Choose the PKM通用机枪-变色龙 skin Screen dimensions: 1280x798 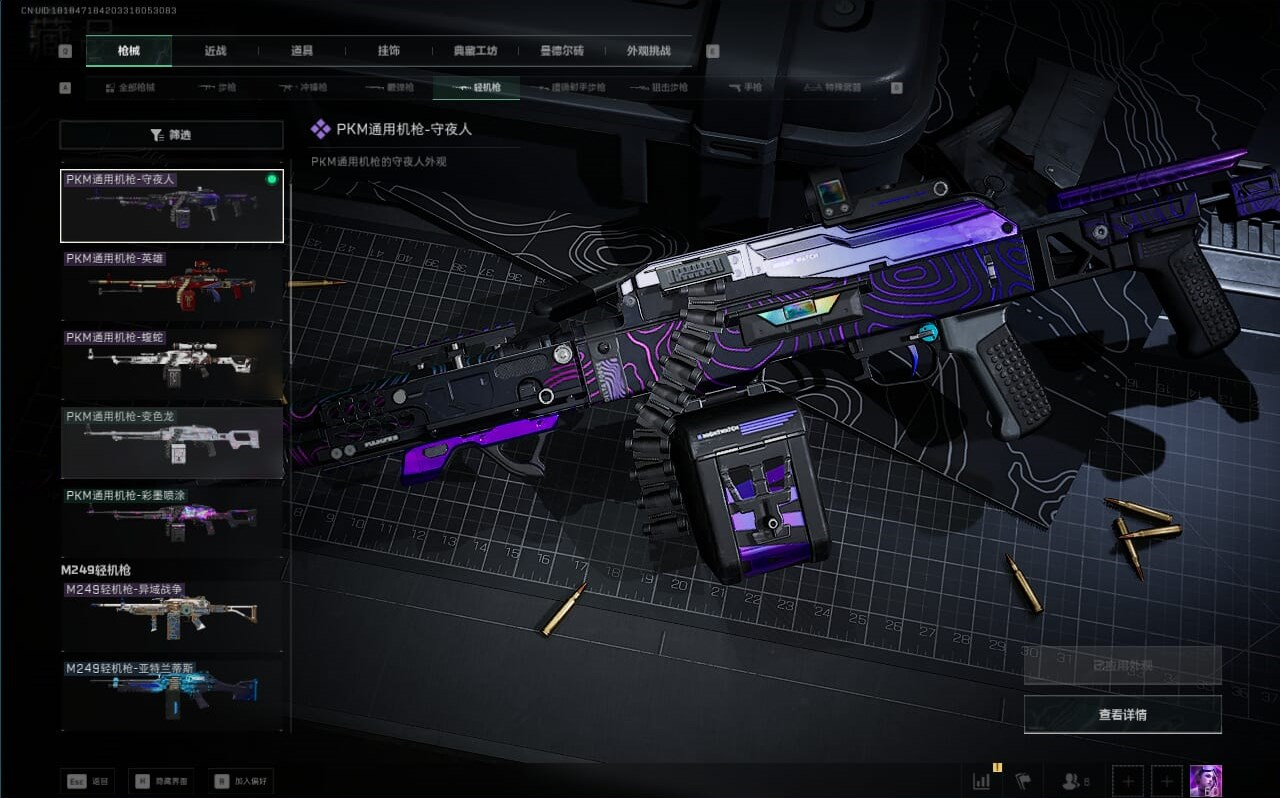pos(172,441)
